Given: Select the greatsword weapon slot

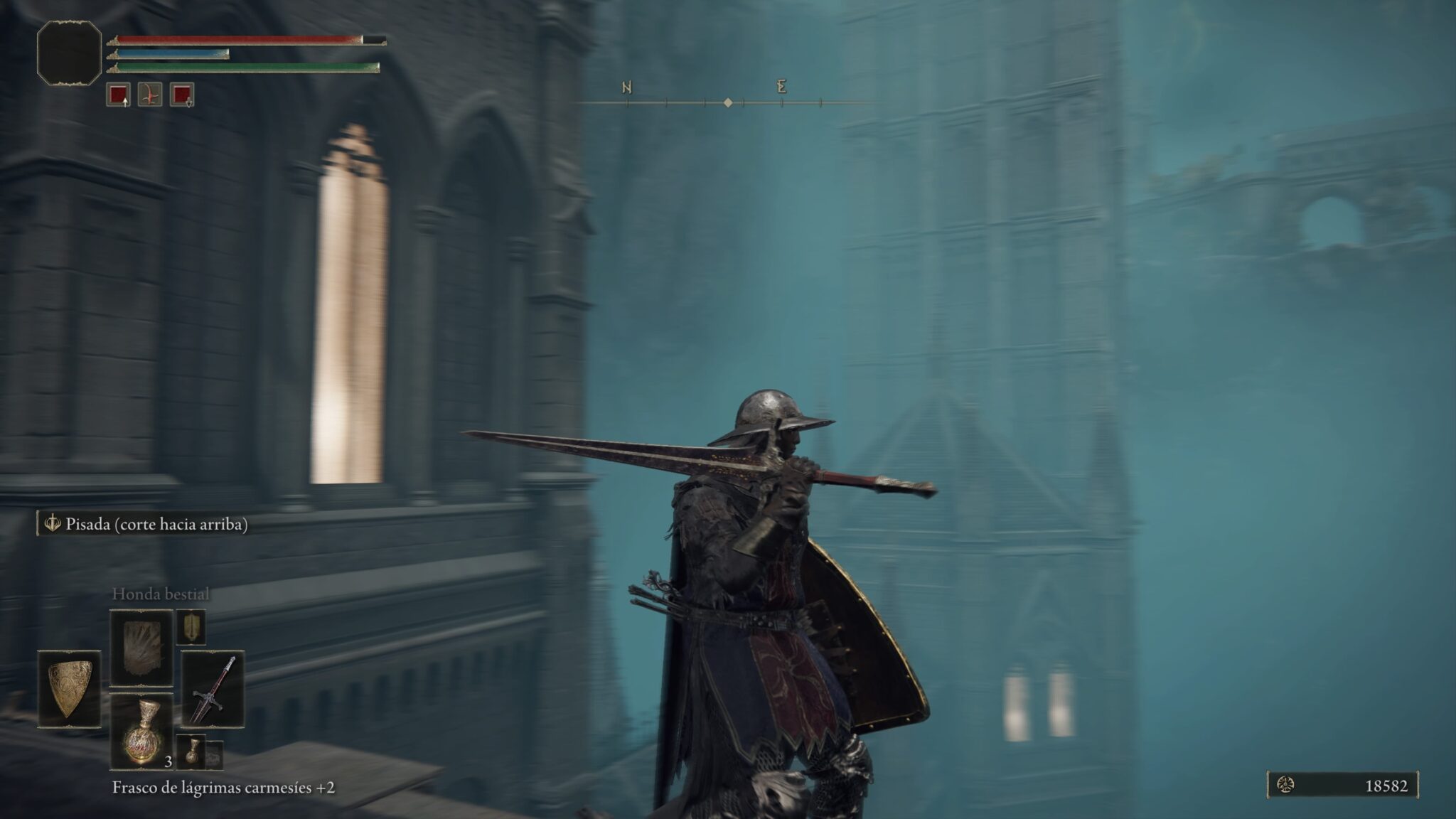Looking at the screenshot, I should pyautogui.click(x=213, y=688).
